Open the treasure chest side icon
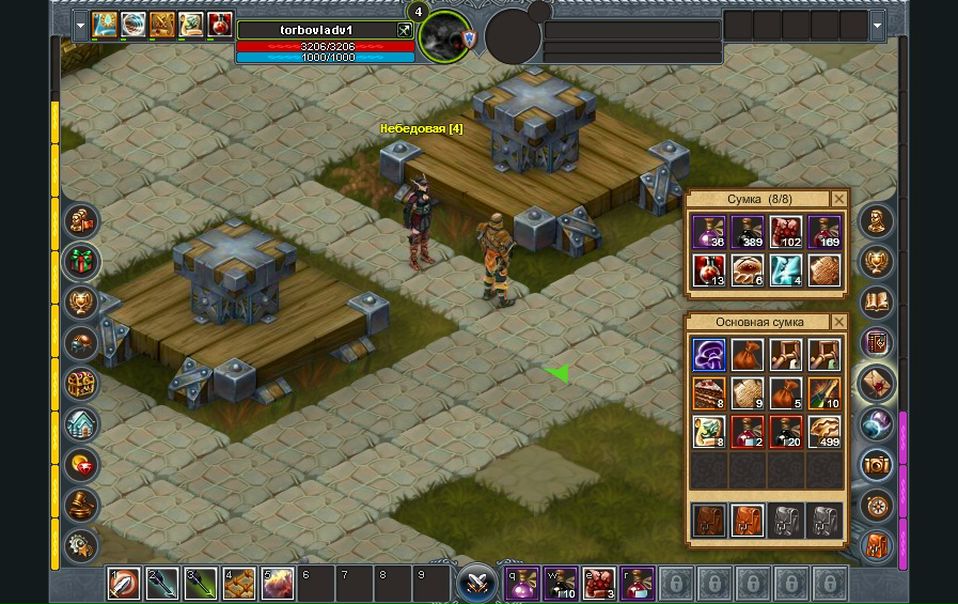 tap(81, 384)
